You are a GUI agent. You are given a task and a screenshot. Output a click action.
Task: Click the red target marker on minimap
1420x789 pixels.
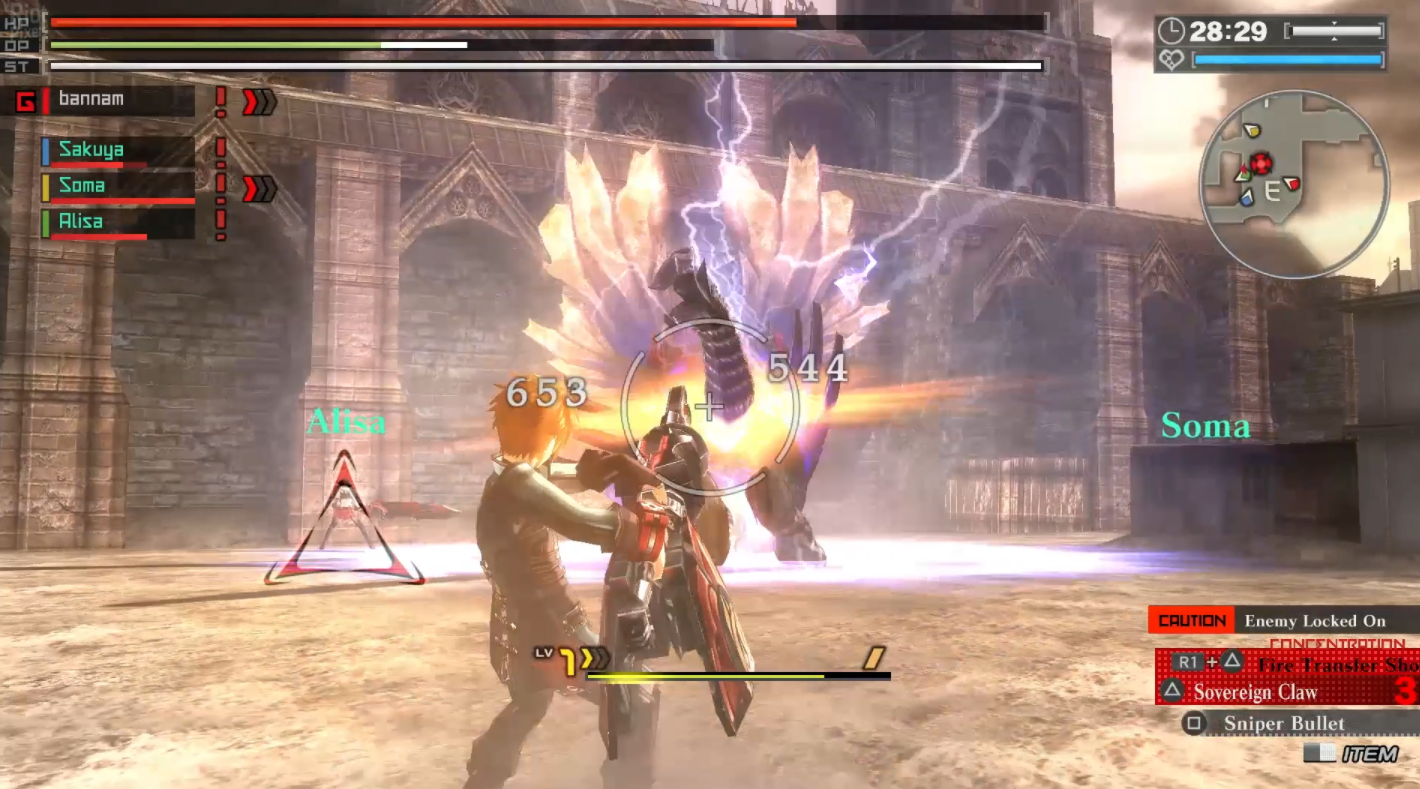[1261, 163]
